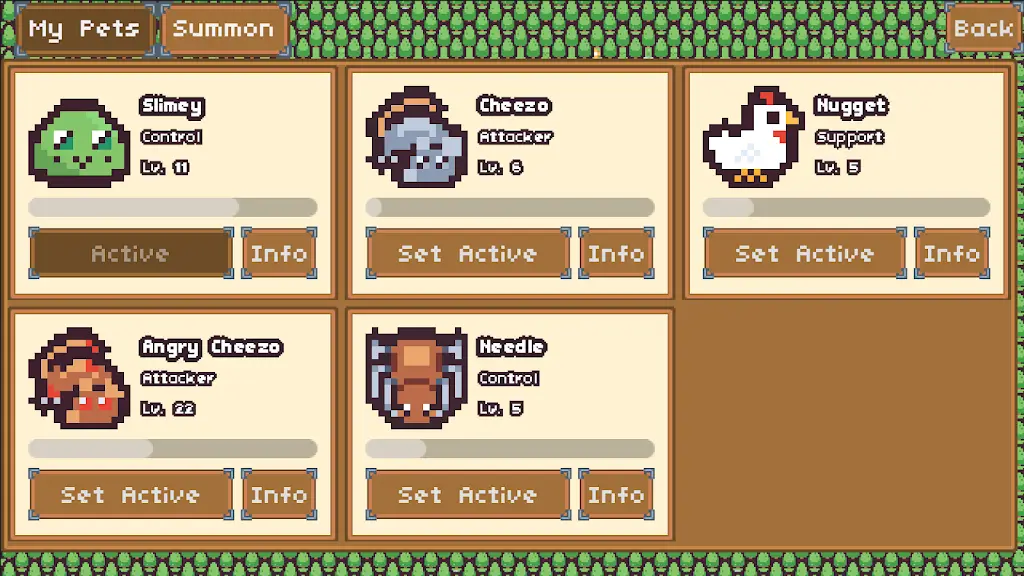
Task: View Nugget's Info
Action: click(952, 254)
